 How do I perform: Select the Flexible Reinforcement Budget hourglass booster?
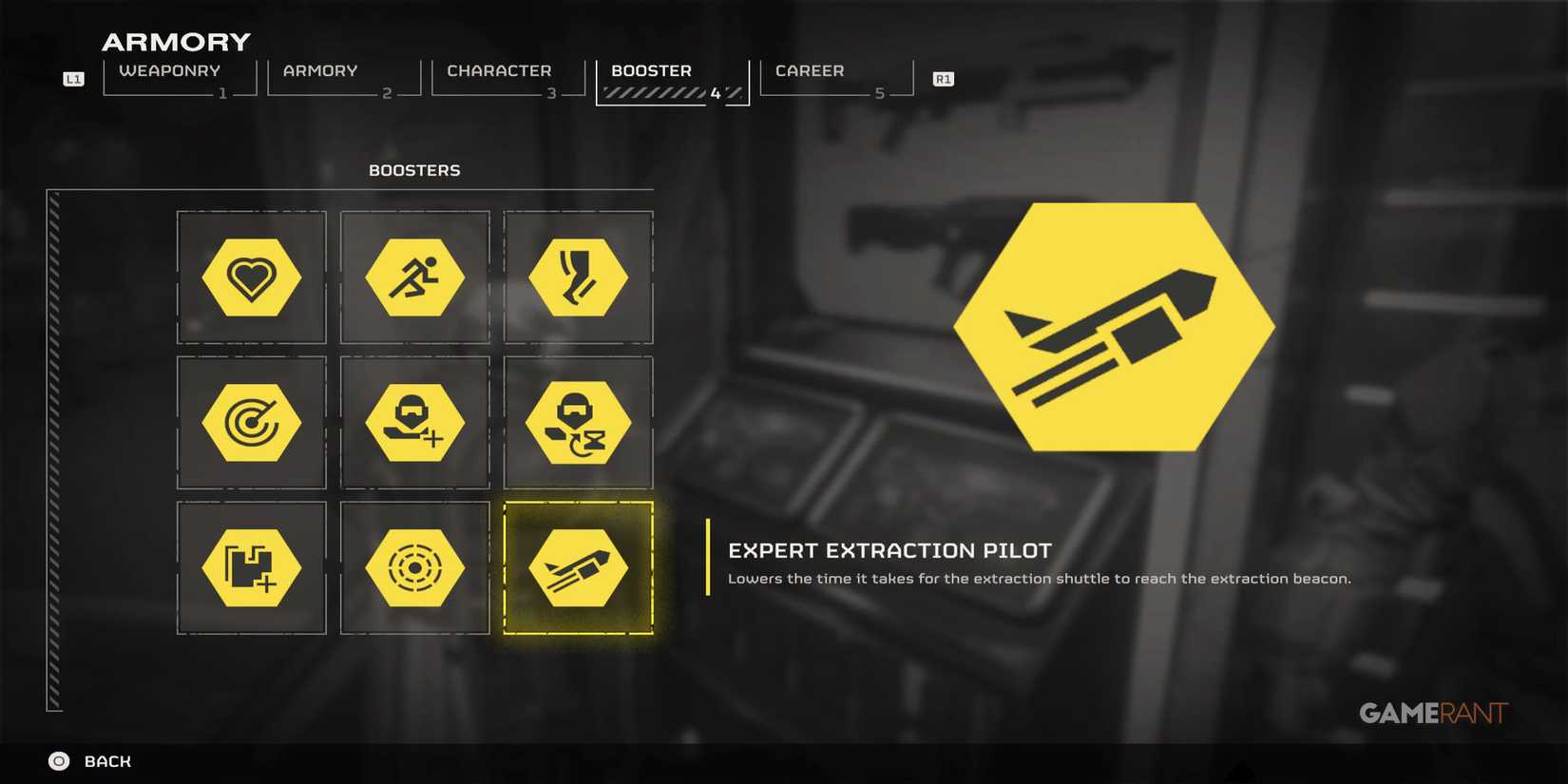579,422
